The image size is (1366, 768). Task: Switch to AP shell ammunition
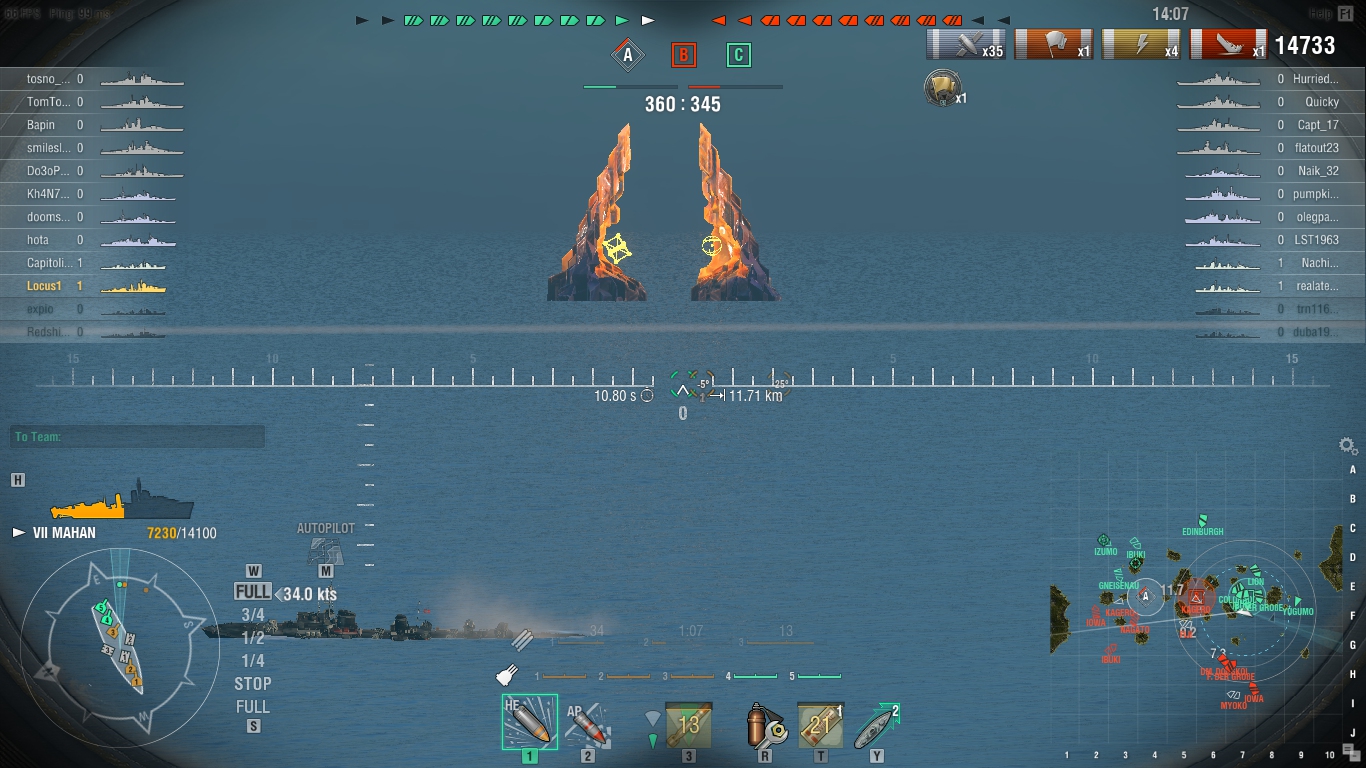(587, 723)
